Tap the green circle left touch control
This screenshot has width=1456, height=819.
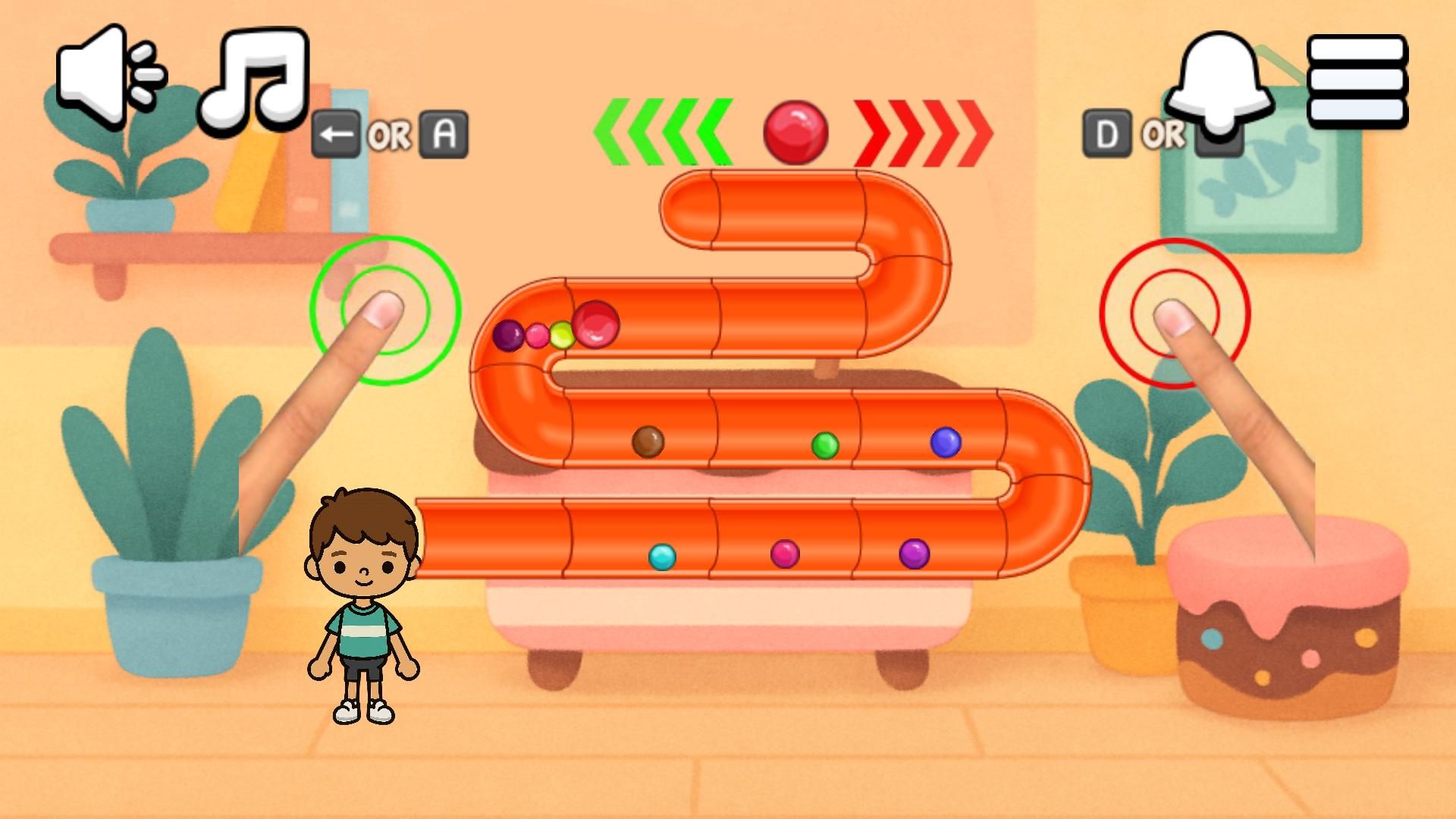coord(385,310)
